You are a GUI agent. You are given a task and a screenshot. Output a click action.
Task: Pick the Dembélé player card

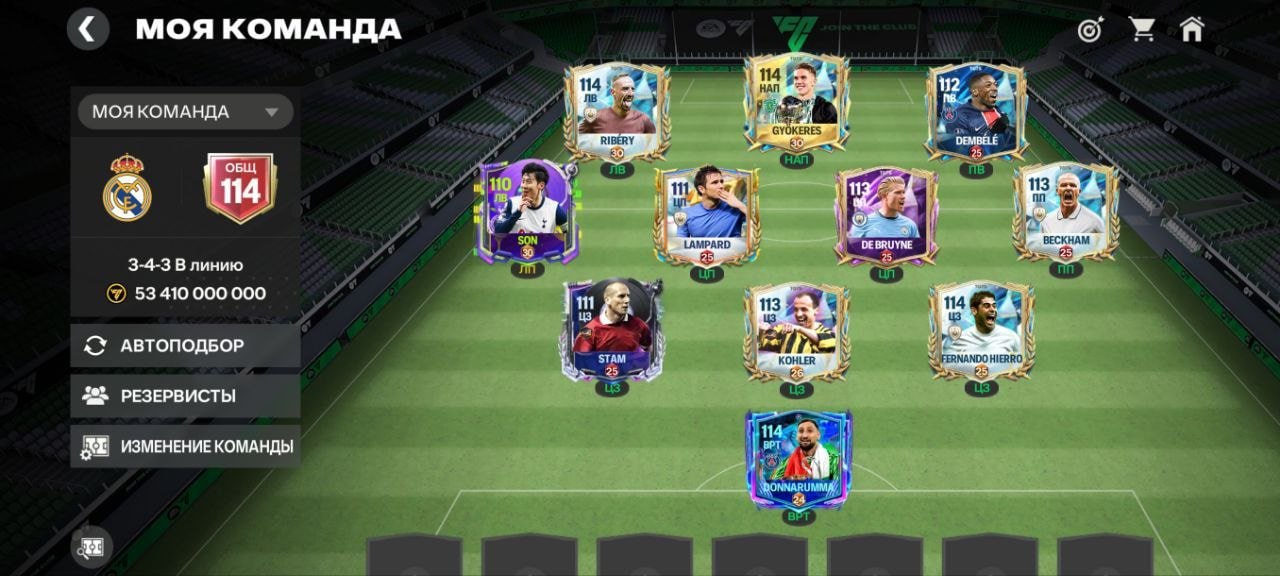(x=976, y=111)
